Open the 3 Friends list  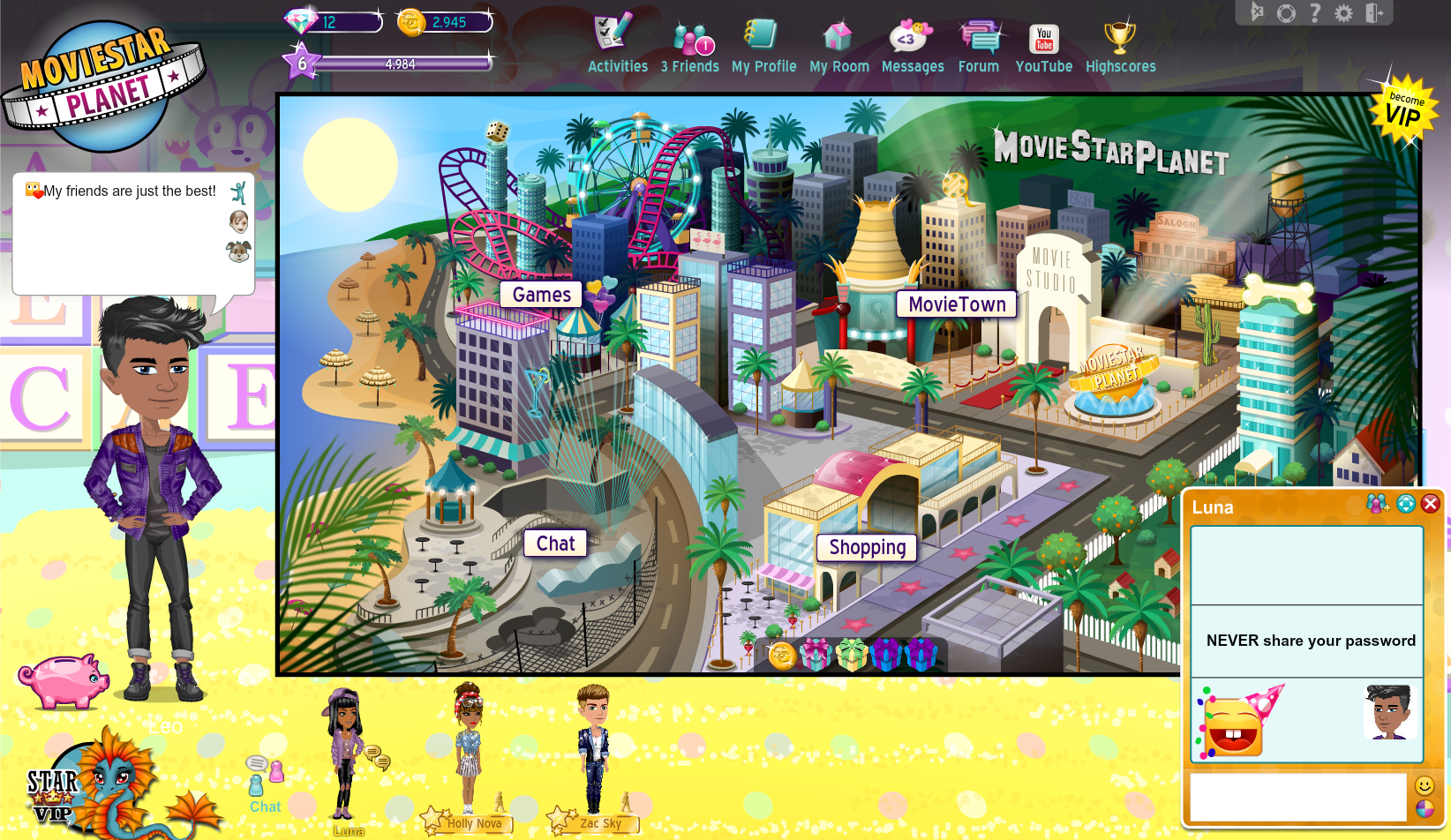(690, 46)
